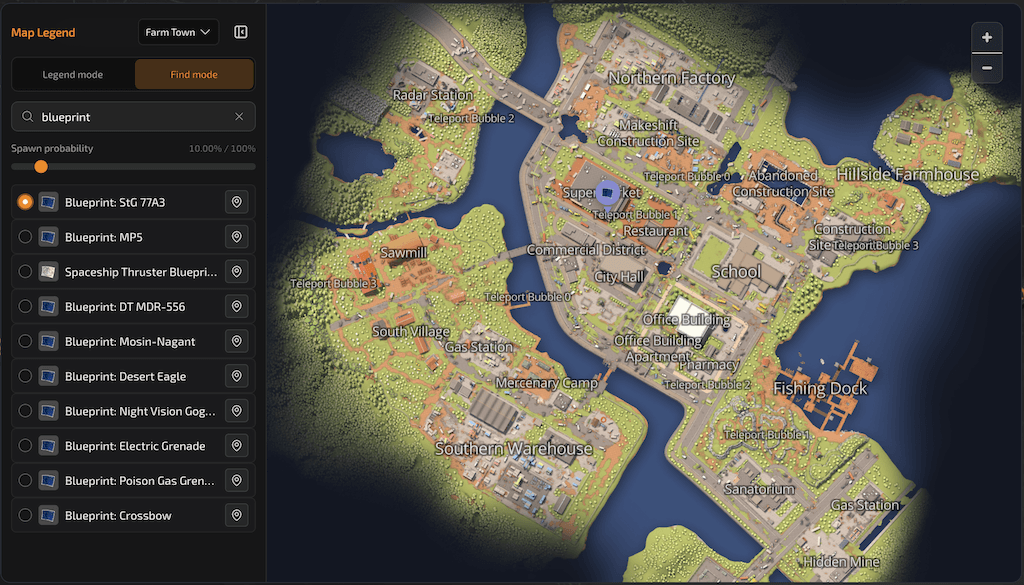Open the Farm Town map dropdown
Screen dimensions: 1024x585
click(178, 32)
